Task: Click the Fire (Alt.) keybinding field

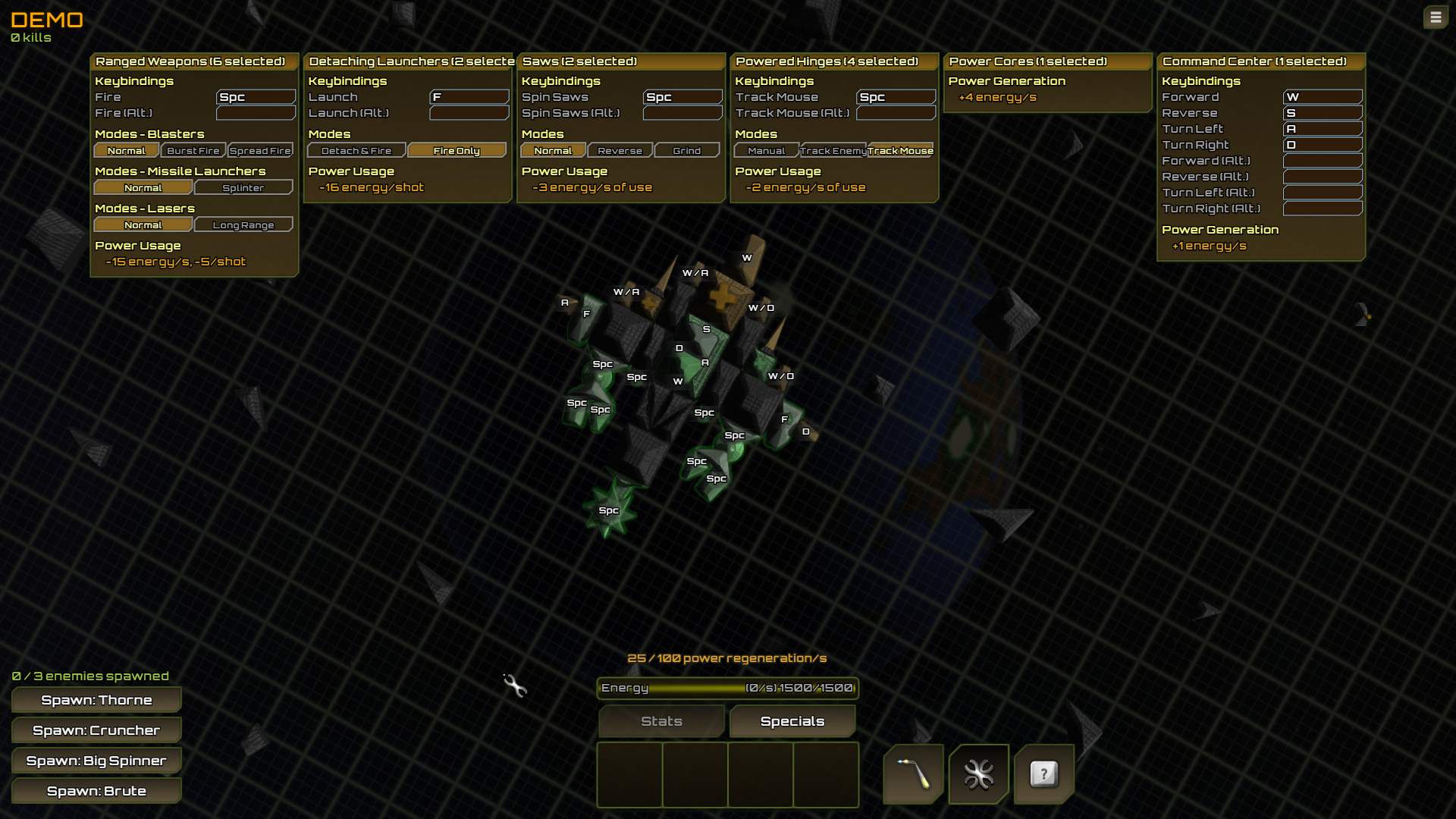Action: pyautogui.click(x=256, y=112)
